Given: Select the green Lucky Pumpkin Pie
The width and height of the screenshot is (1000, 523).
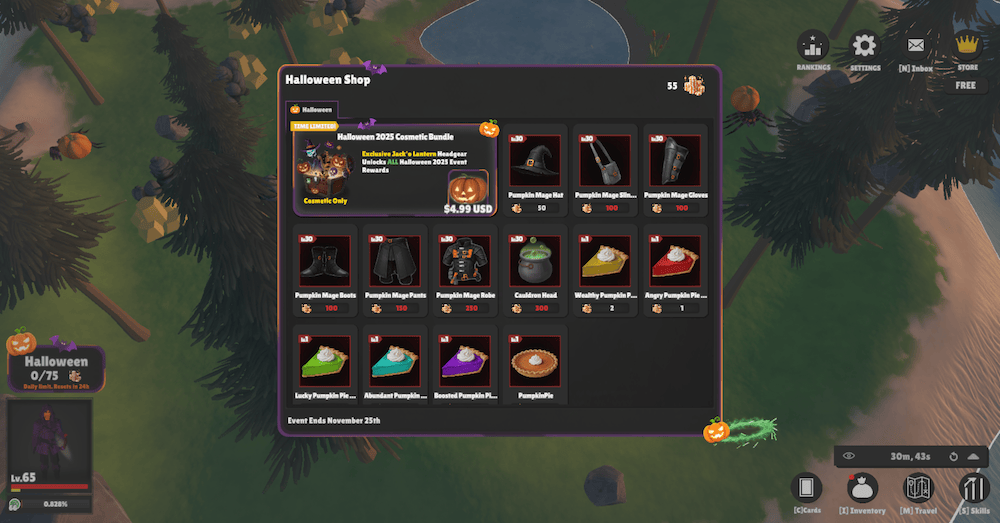Looking at the screenshot, I should (x=325, y=362).
